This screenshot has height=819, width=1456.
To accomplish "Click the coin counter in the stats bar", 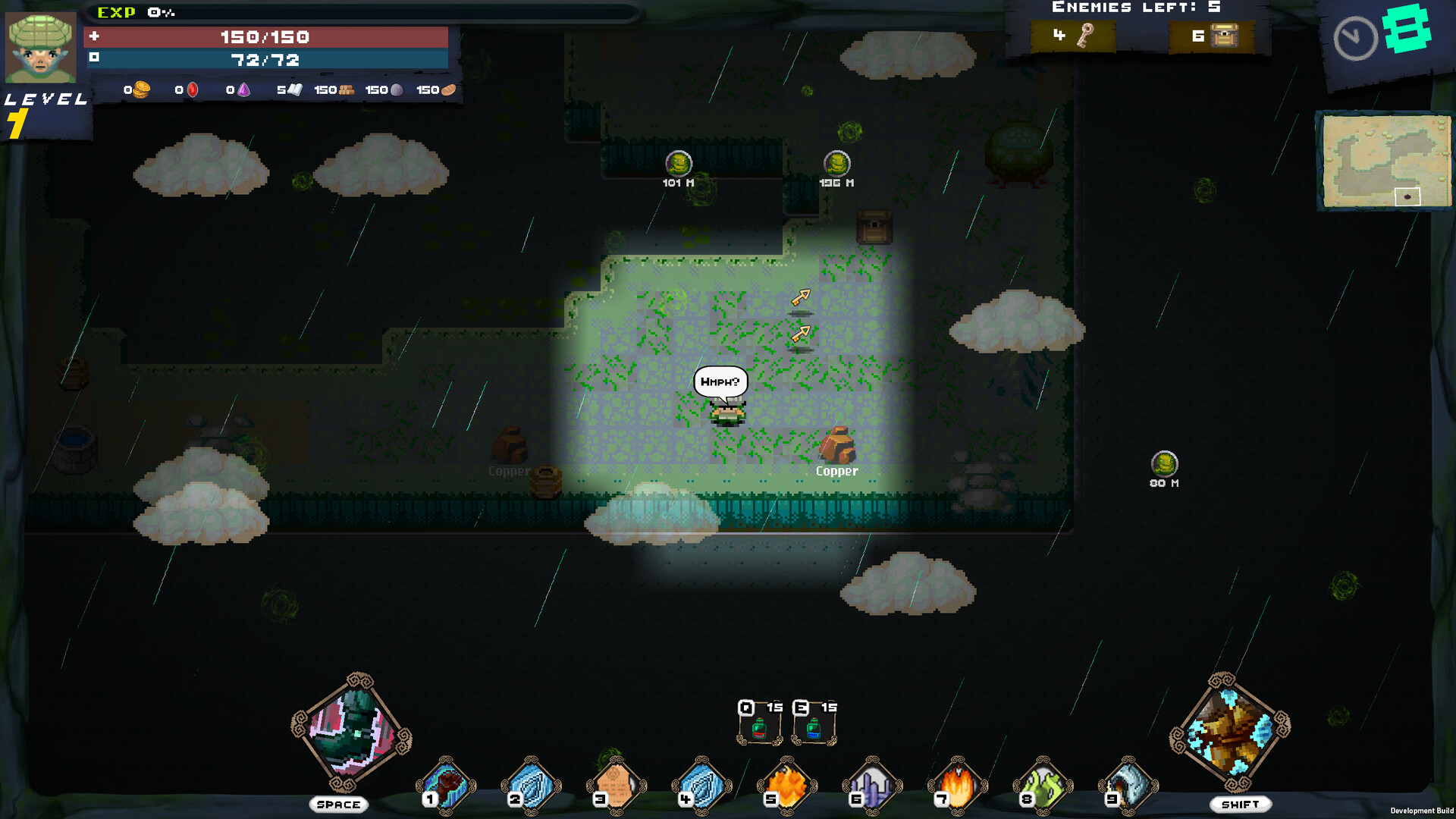I will pos(140,89).
